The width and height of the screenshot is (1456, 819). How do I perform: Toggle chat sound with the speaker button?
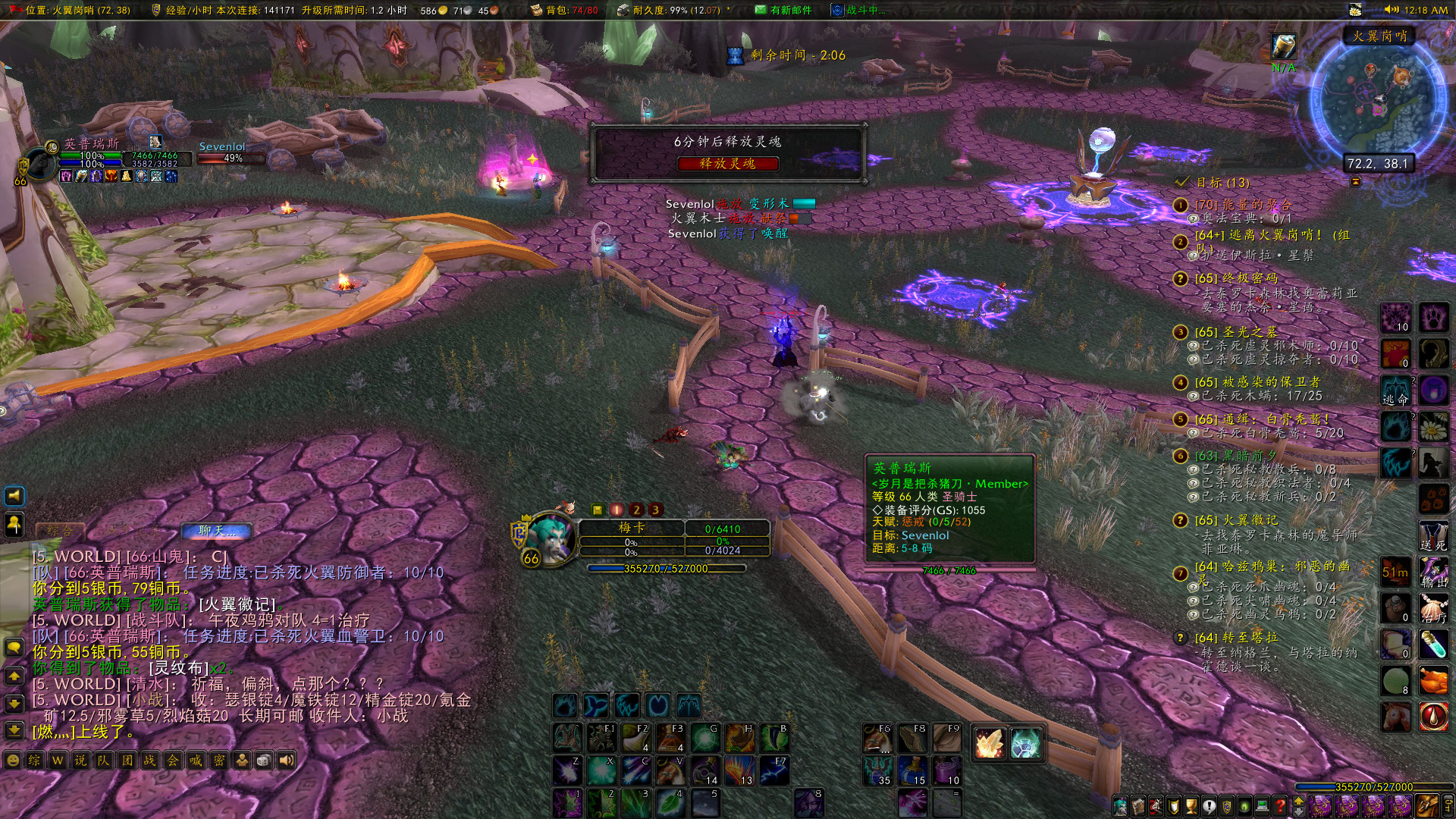point(285,760)
